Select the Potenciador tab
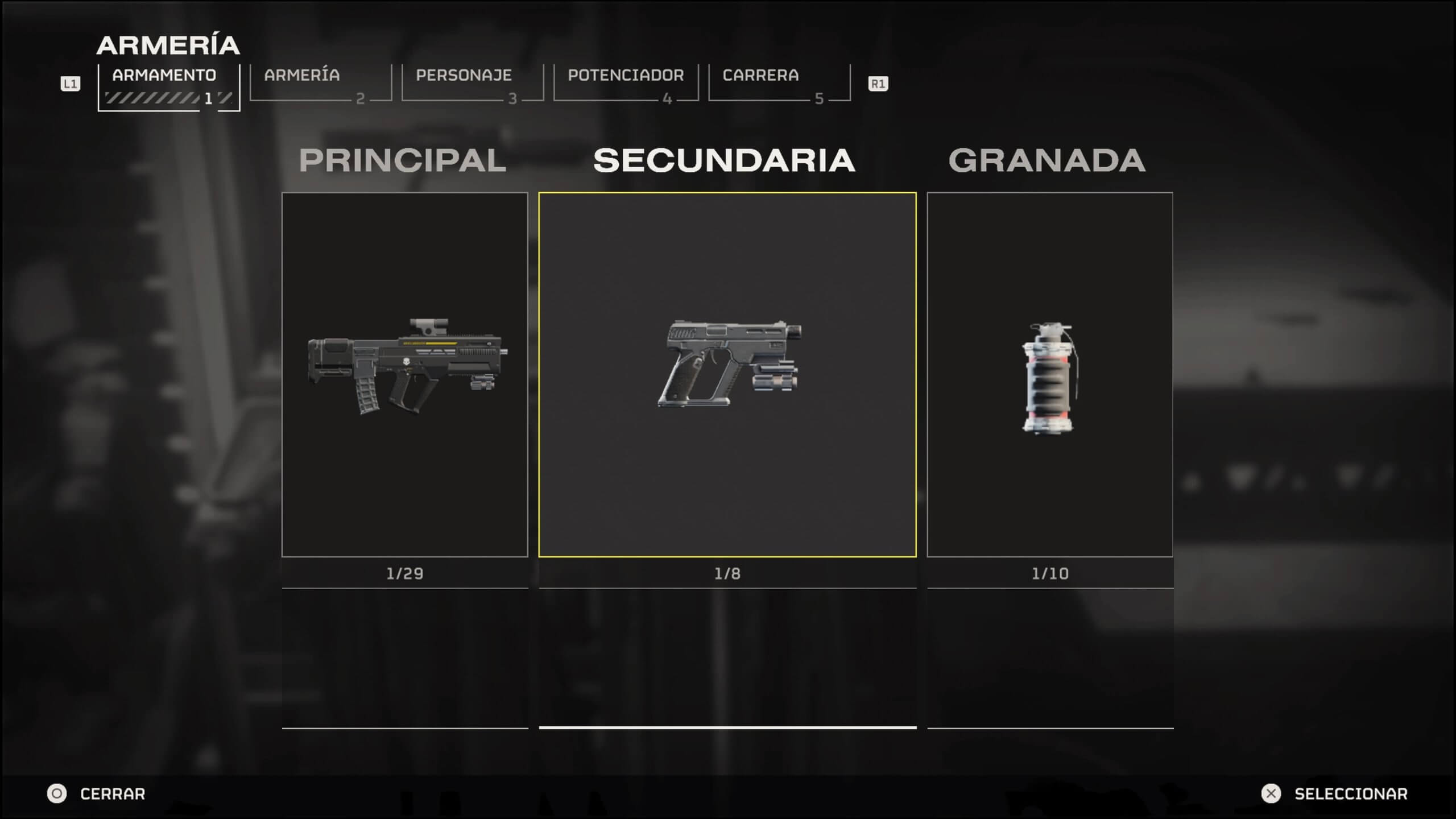 point(626,83)
